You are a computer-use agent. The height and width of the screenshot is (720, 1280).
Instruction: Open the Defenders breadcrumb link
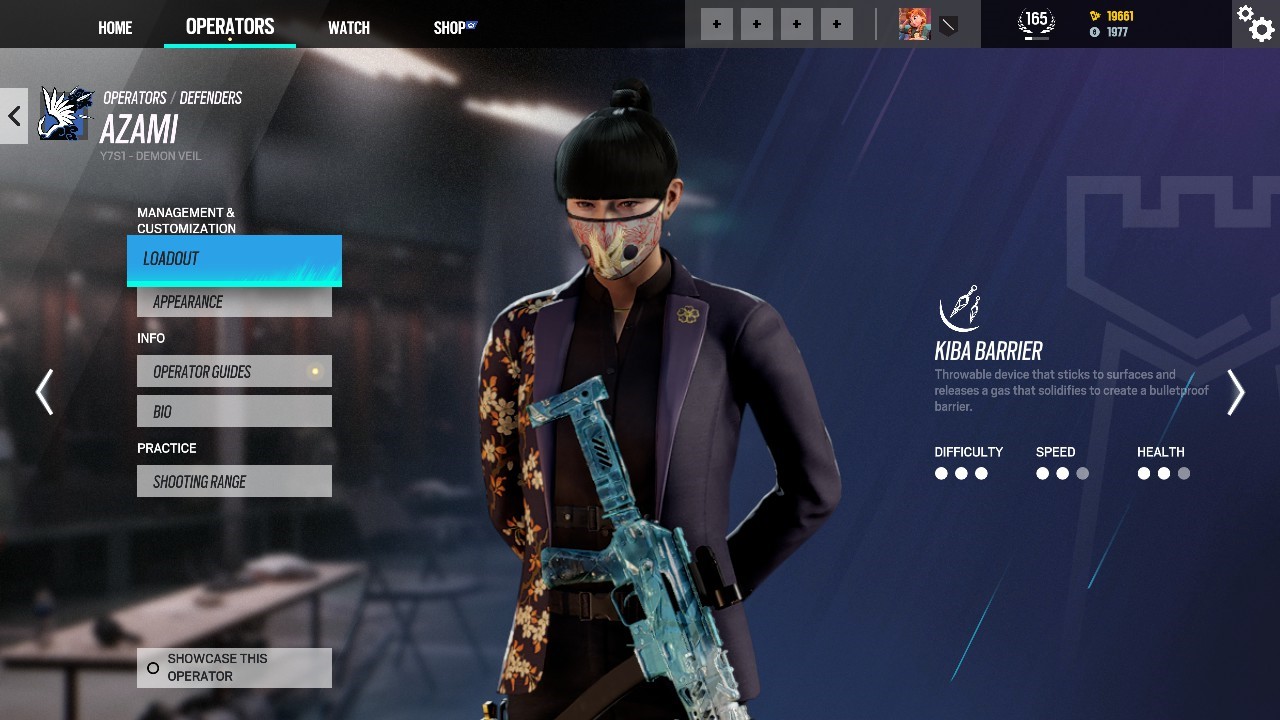click(x=211, y=98)
